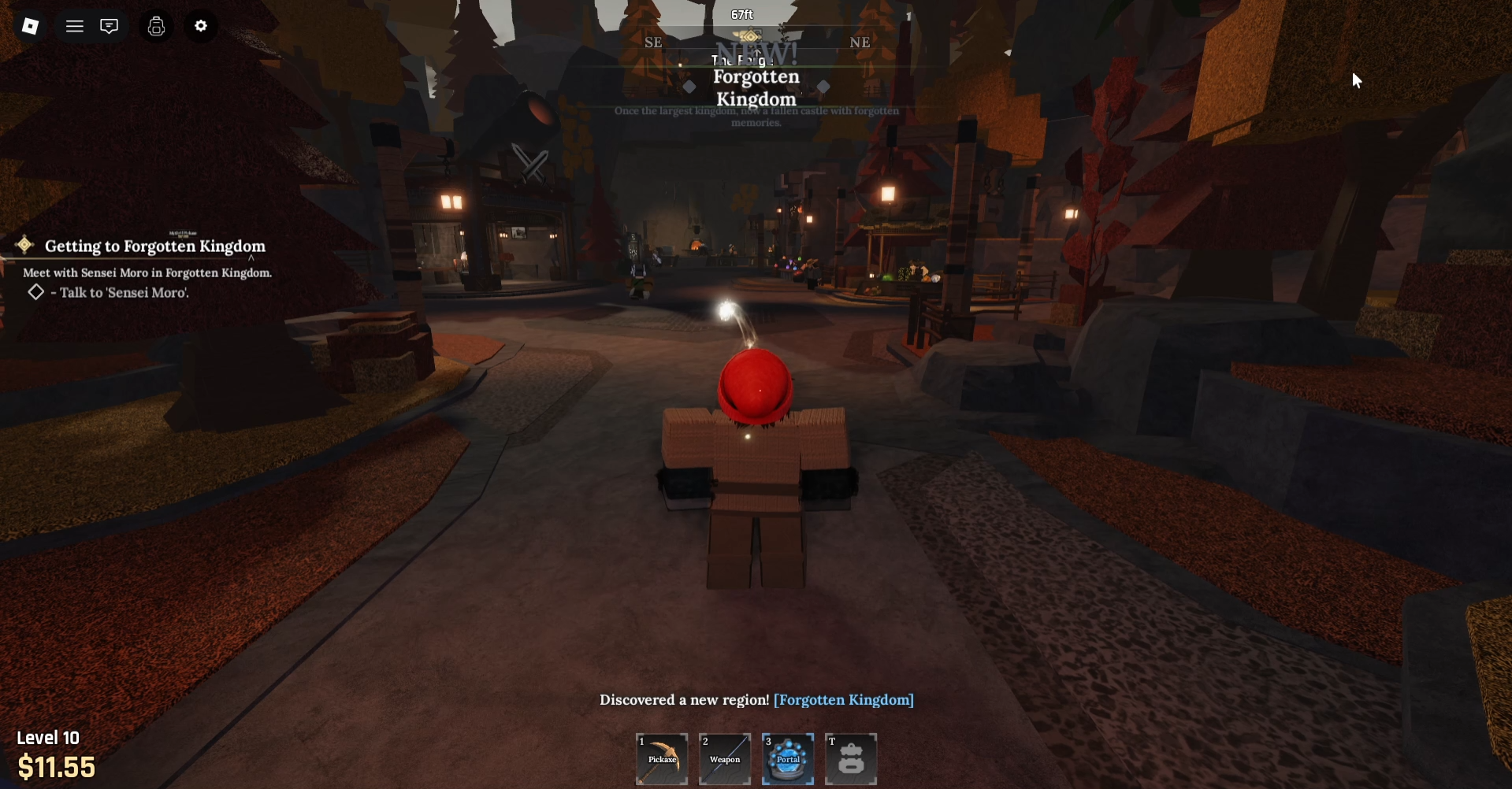Open the Forgotten Kingdom region link

tap(843, 699)
